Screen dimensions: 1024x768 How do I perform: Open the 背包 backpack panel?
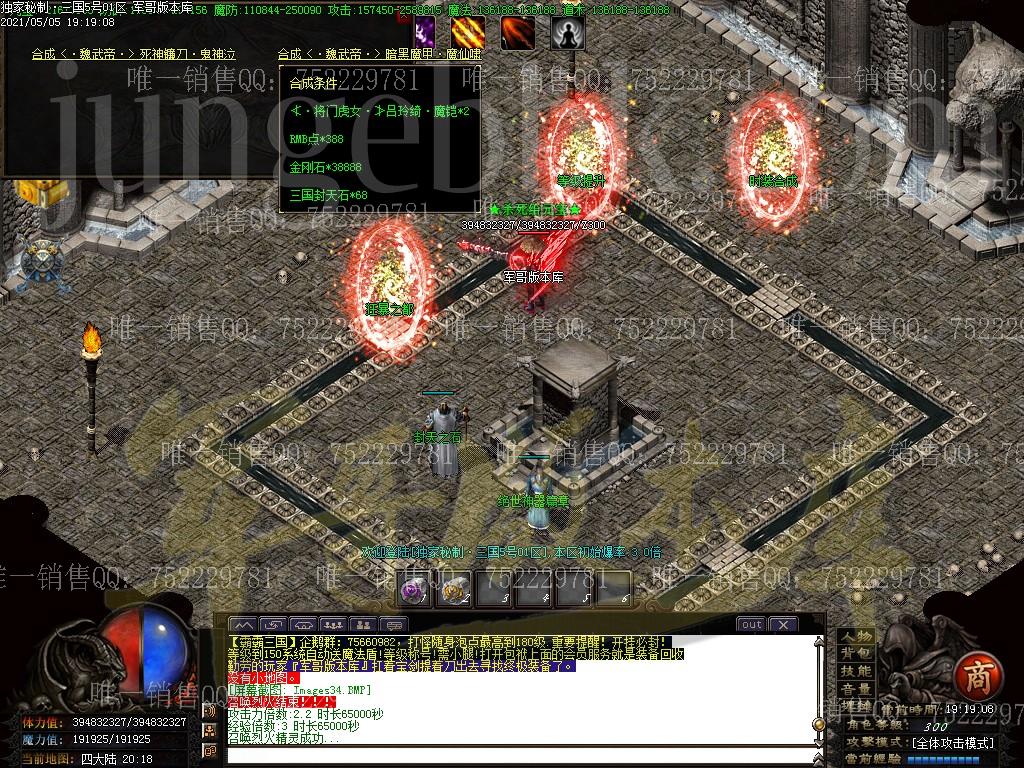855,654
